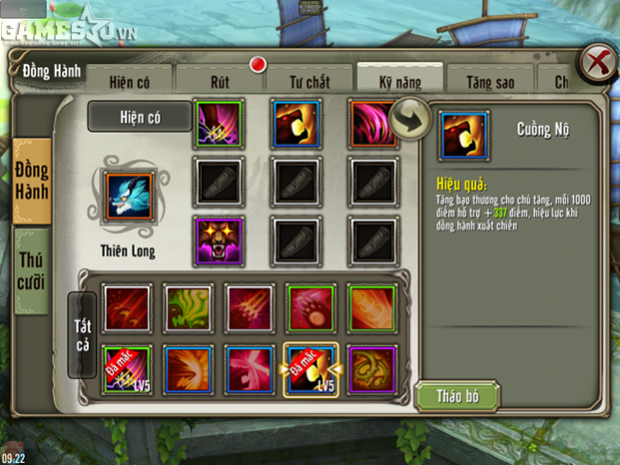Image resolution: width=620 pixels, height=465 pixels.
Task: Switch to the Tư chất tab
Action: 311,80
